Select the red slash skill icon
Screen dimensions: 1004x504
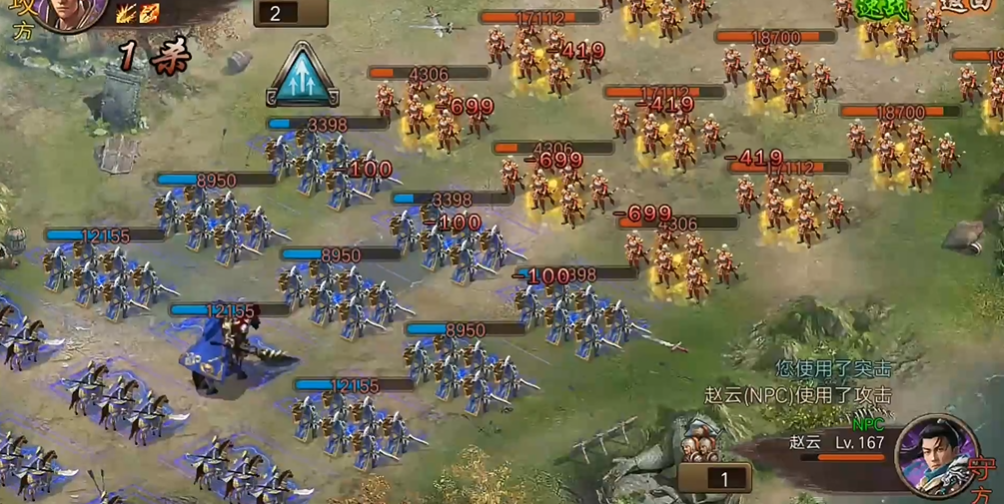(149, 13)
